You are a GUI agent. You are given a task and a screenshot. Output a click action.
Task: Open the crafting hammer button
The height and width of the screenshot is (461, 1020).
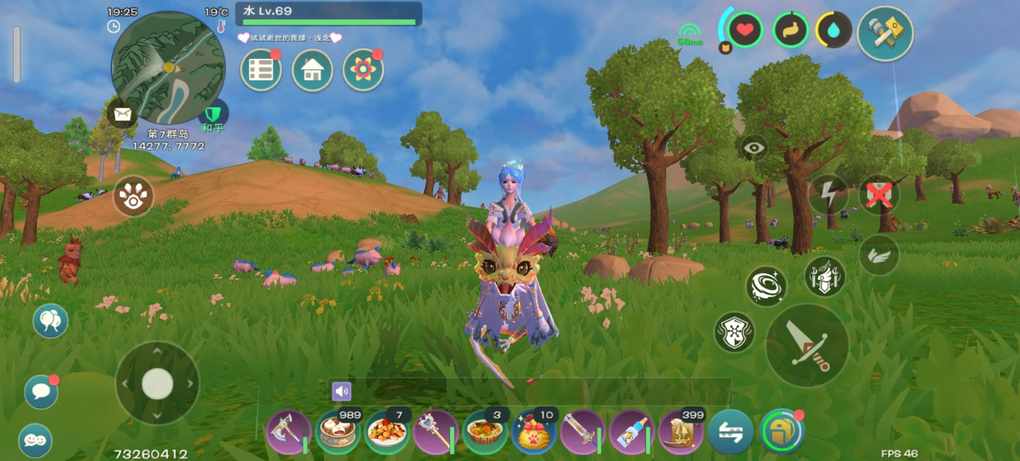885,34
